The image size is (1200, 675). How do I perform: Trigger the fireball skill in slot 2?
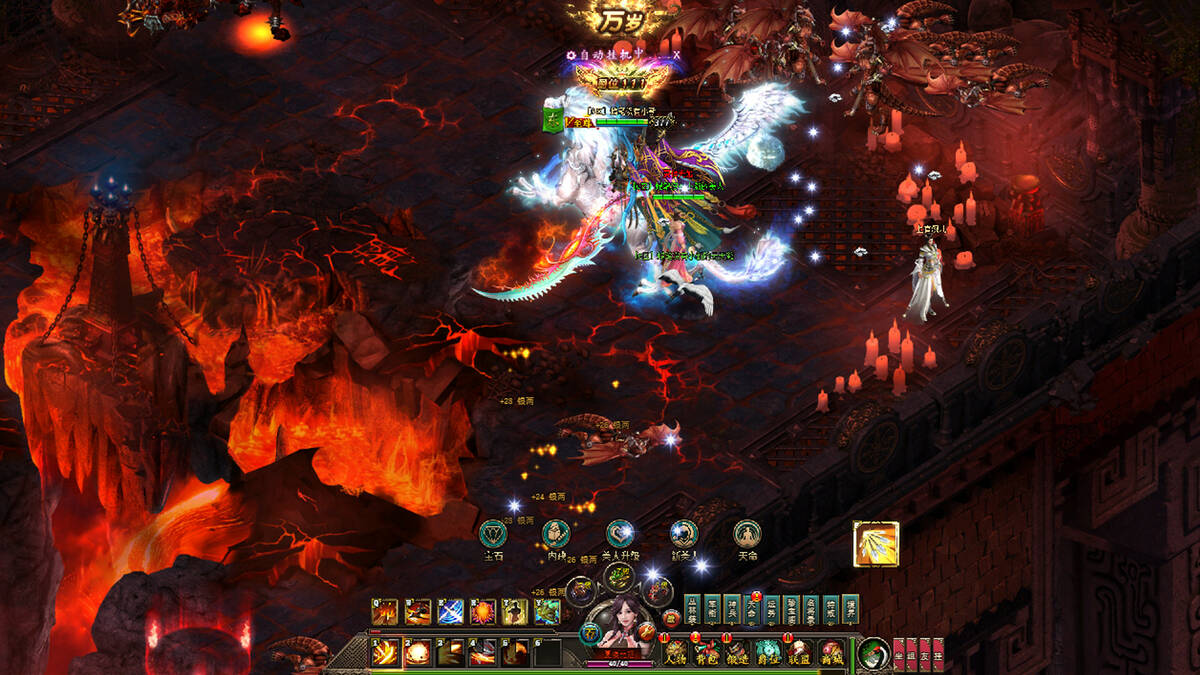pyautogui.click(x=417, y=653)
